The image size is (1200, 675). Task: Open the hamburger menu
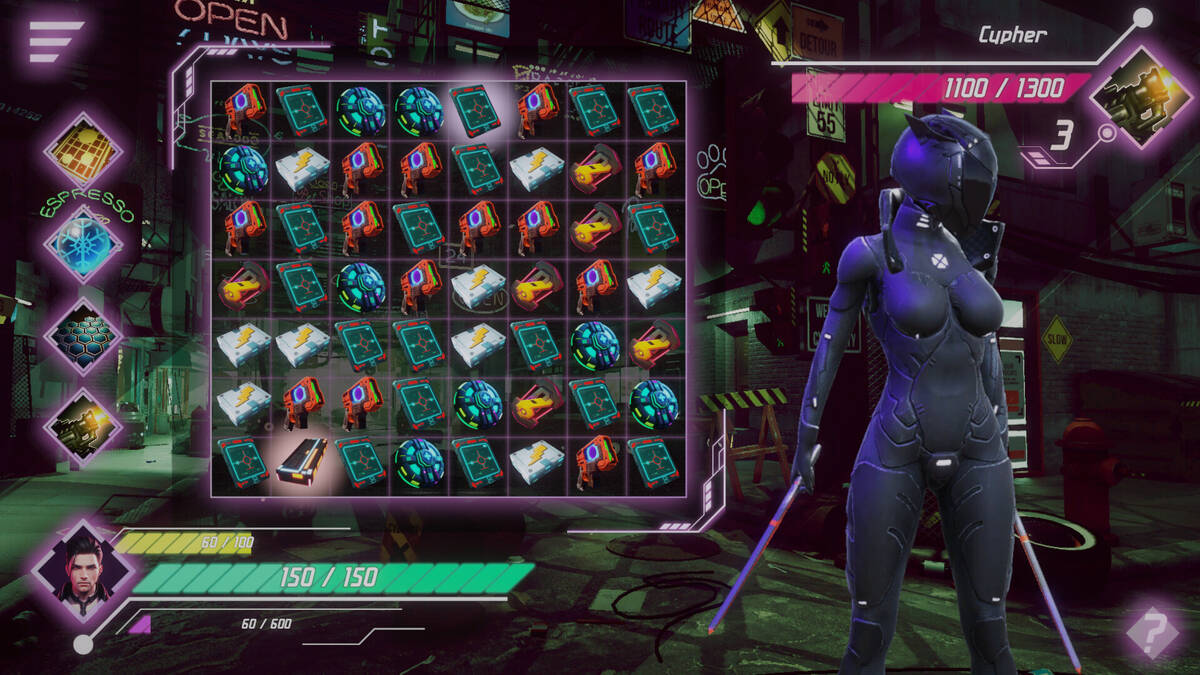(55, 42)
